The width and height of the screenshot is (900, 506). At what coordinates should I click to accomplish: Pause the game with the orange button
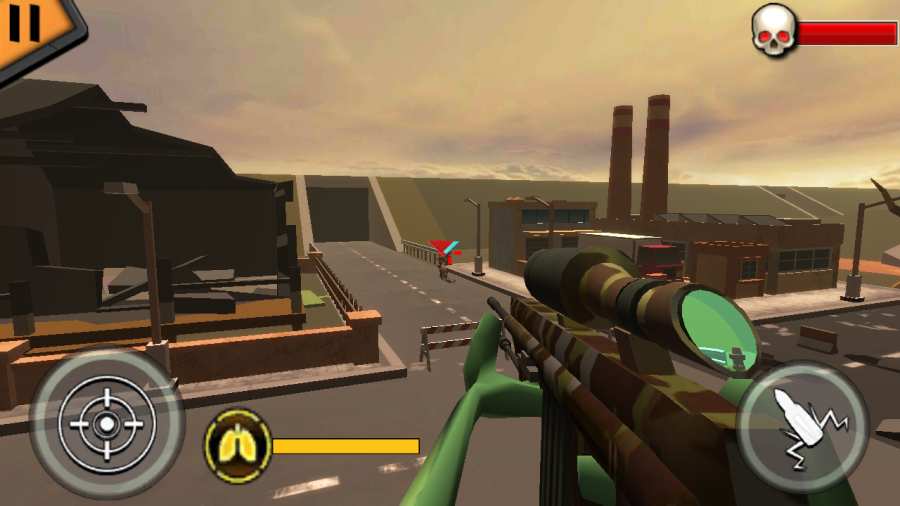26,24
